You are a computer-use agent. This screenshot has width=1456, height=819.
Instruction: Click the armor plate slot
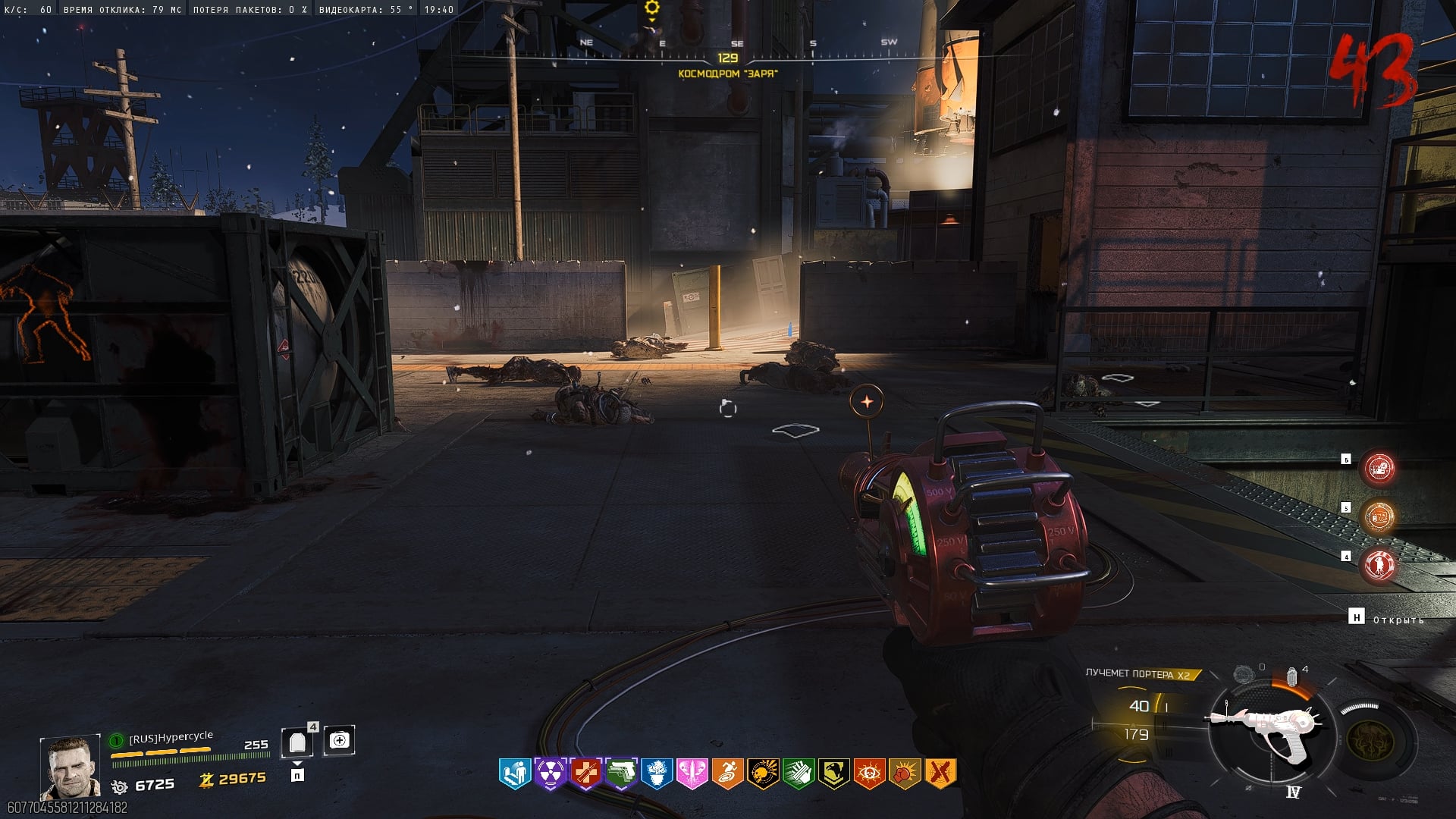tap(297, 742)
